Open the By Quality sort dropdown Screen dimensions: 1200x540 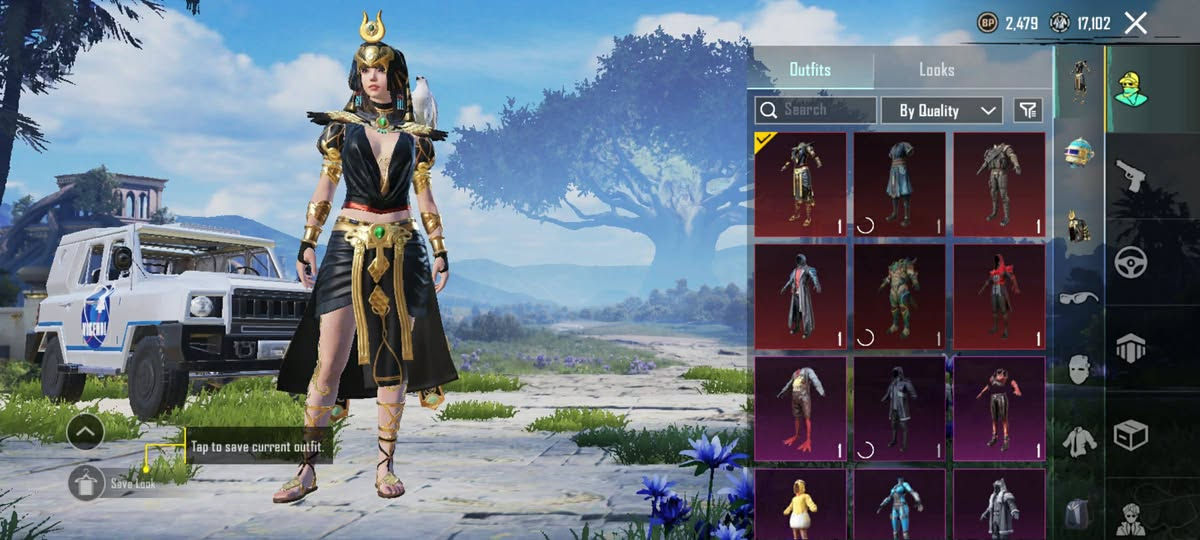pyautogui.click(x=941, y=110)
